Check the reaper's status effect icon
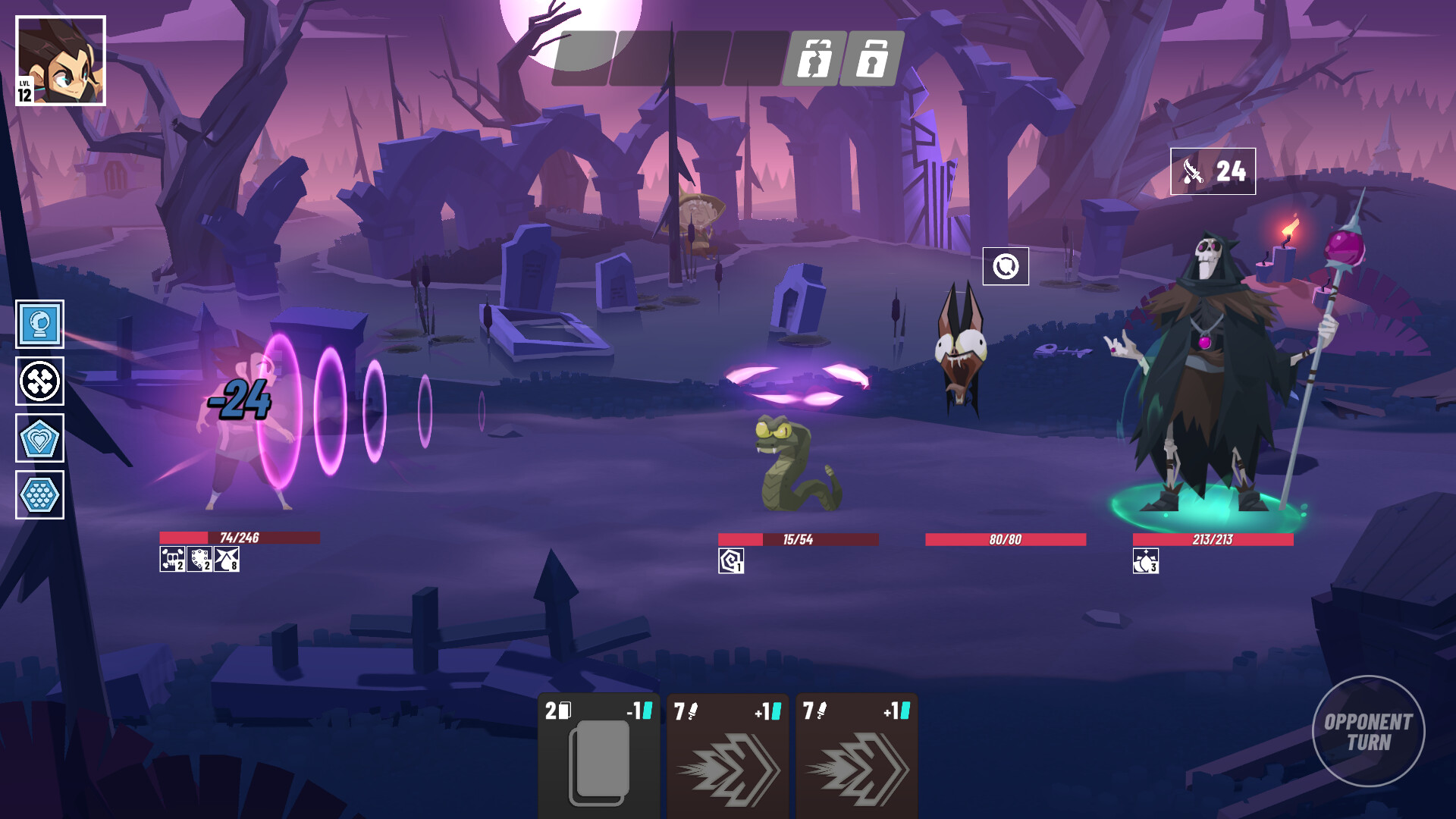 (1145, 561)
